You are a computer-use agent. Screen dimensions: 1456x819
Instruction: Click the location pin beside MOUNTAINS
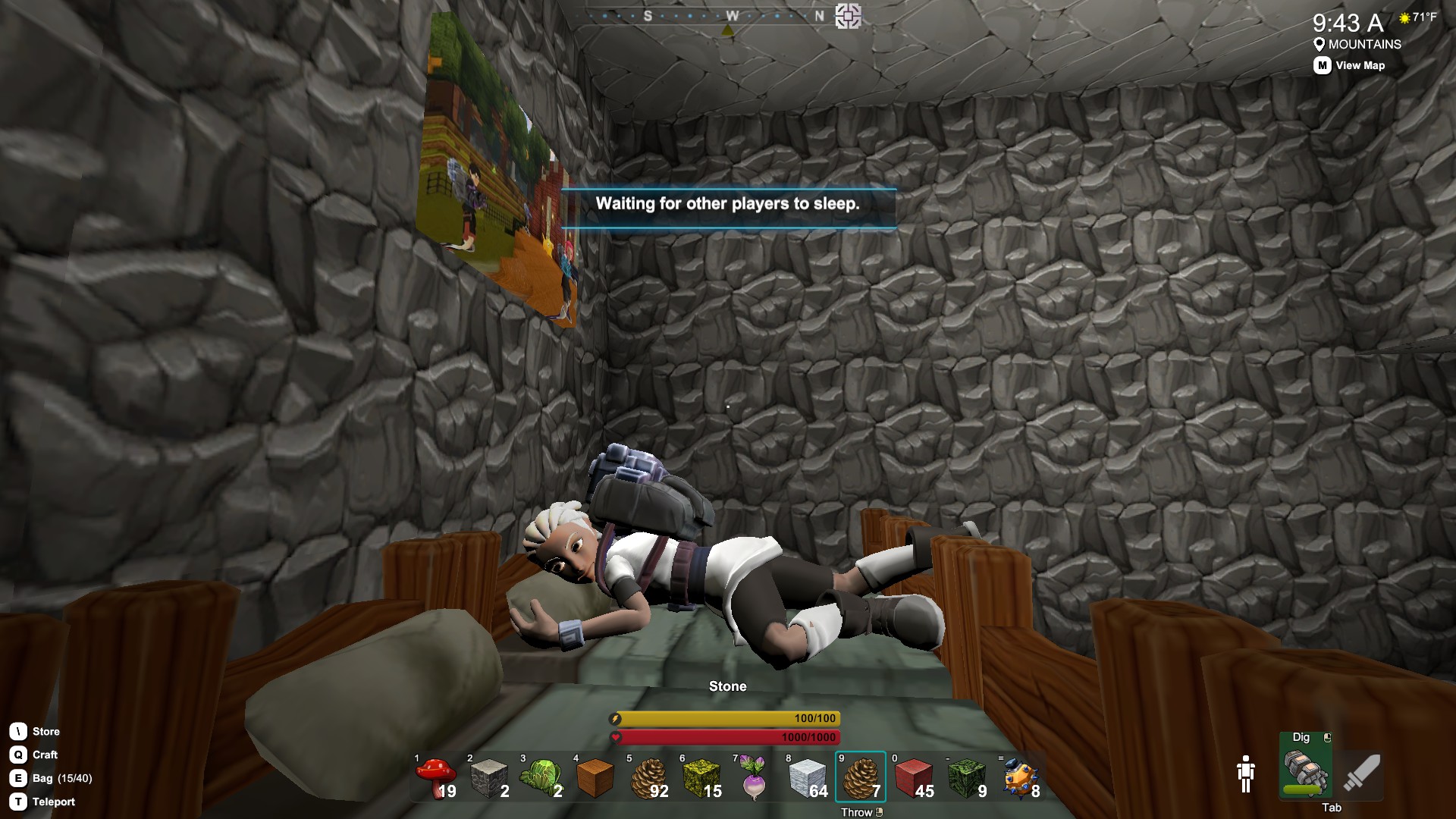(1319, 45)
